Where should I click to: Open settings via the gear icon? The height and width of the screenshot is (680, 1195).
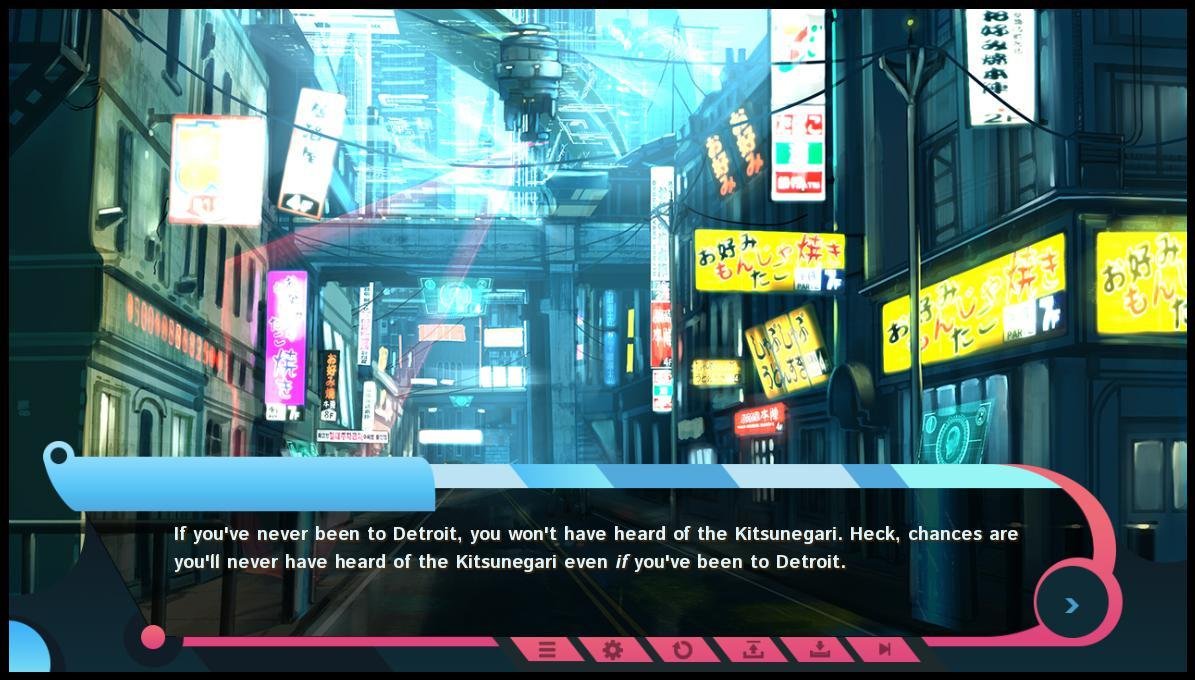[613, 650]
